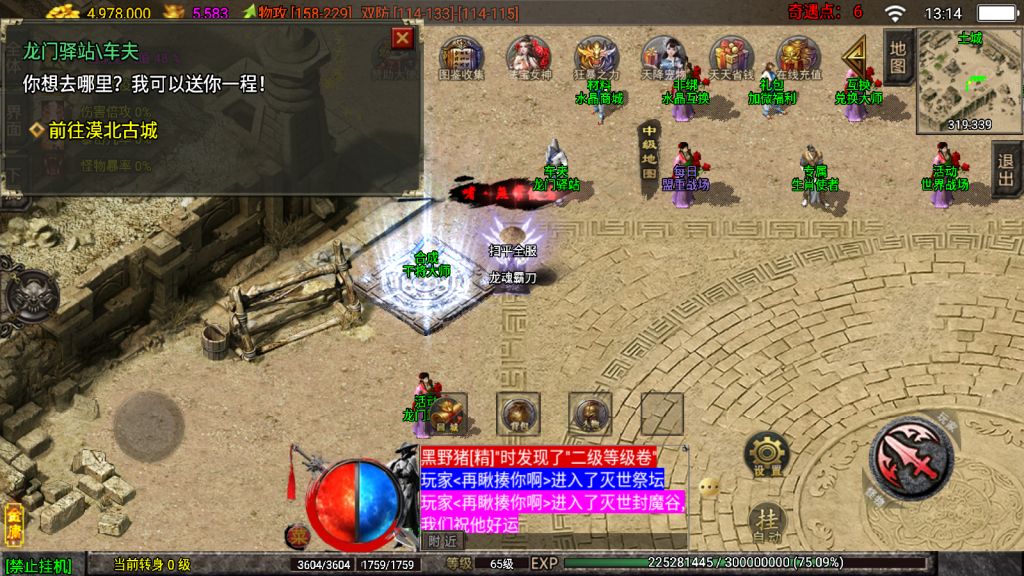Open the 设置 gear settings button
Image resolution: width=1024 pixels, height=576 pixels.
pos(767,455)
